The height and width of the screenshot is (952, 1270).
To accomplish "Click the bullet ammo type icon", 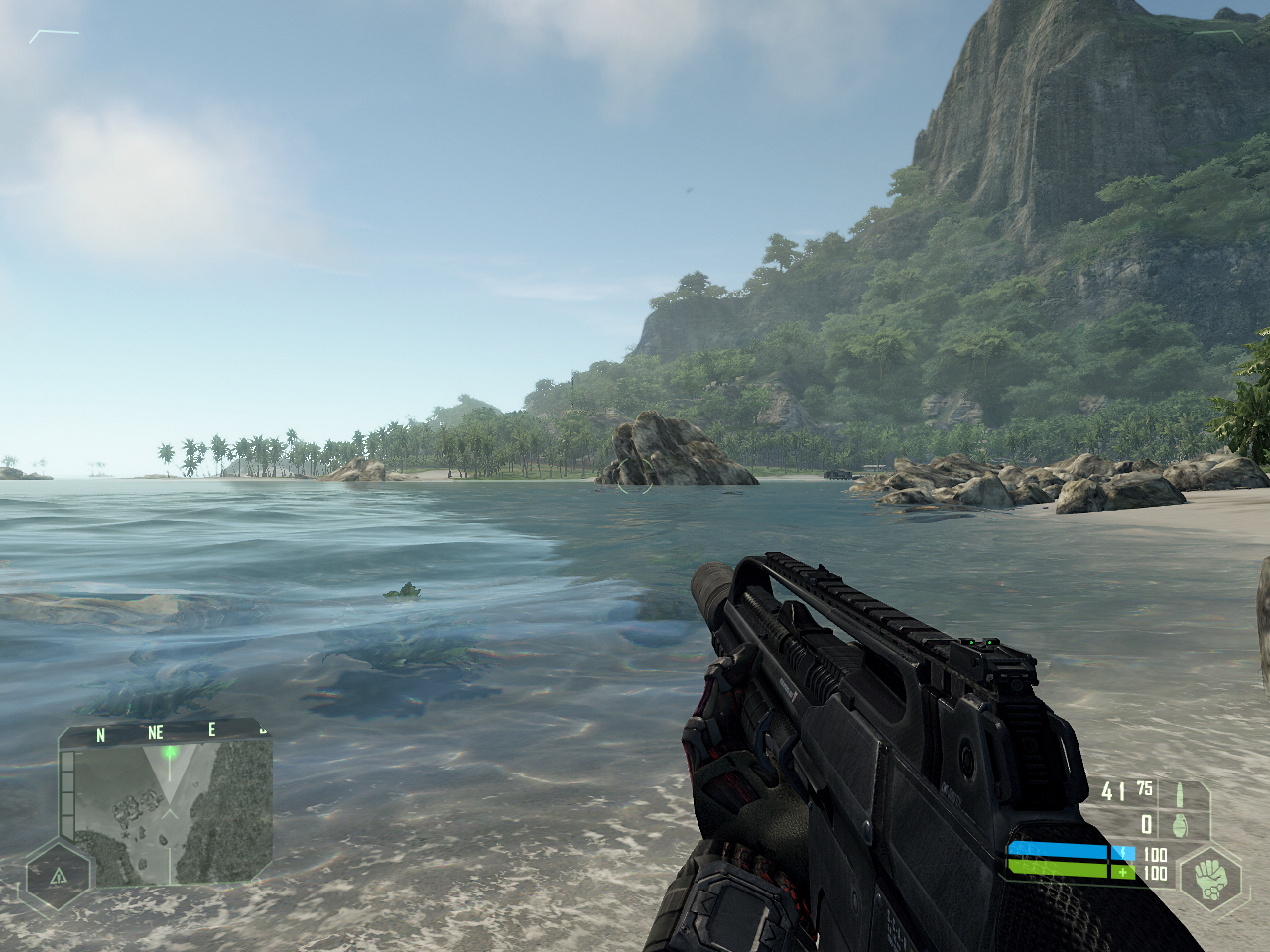I will [1179, 793].
